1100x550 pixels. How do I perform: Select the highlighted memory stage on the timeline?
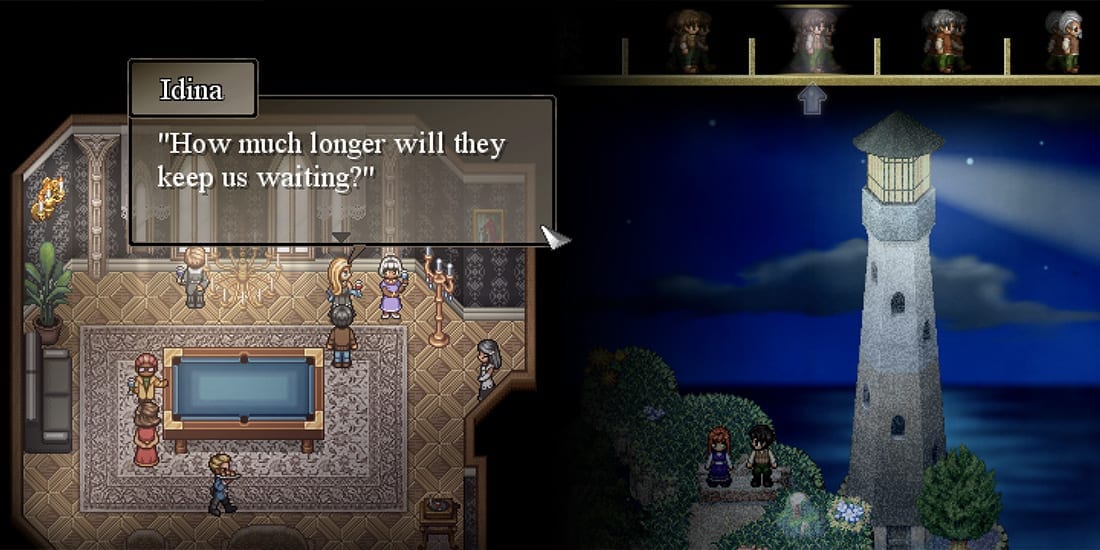point(812,40)
